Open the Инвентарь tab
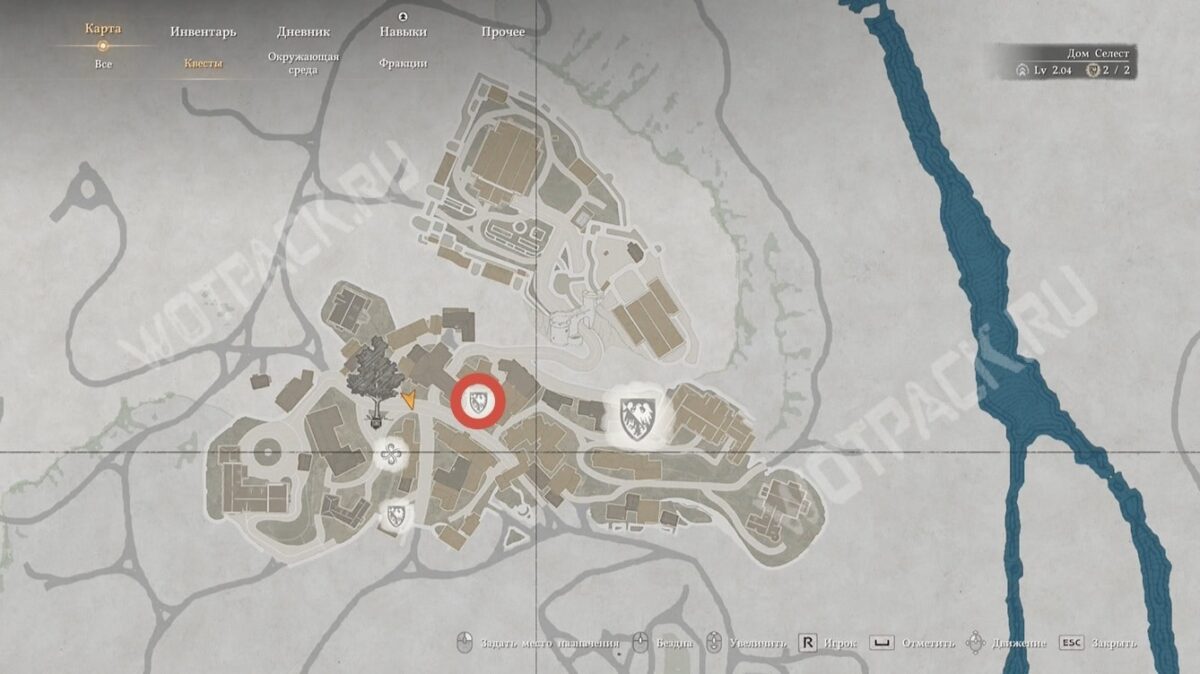1200x674 pixels. click(x=203, y=32)
